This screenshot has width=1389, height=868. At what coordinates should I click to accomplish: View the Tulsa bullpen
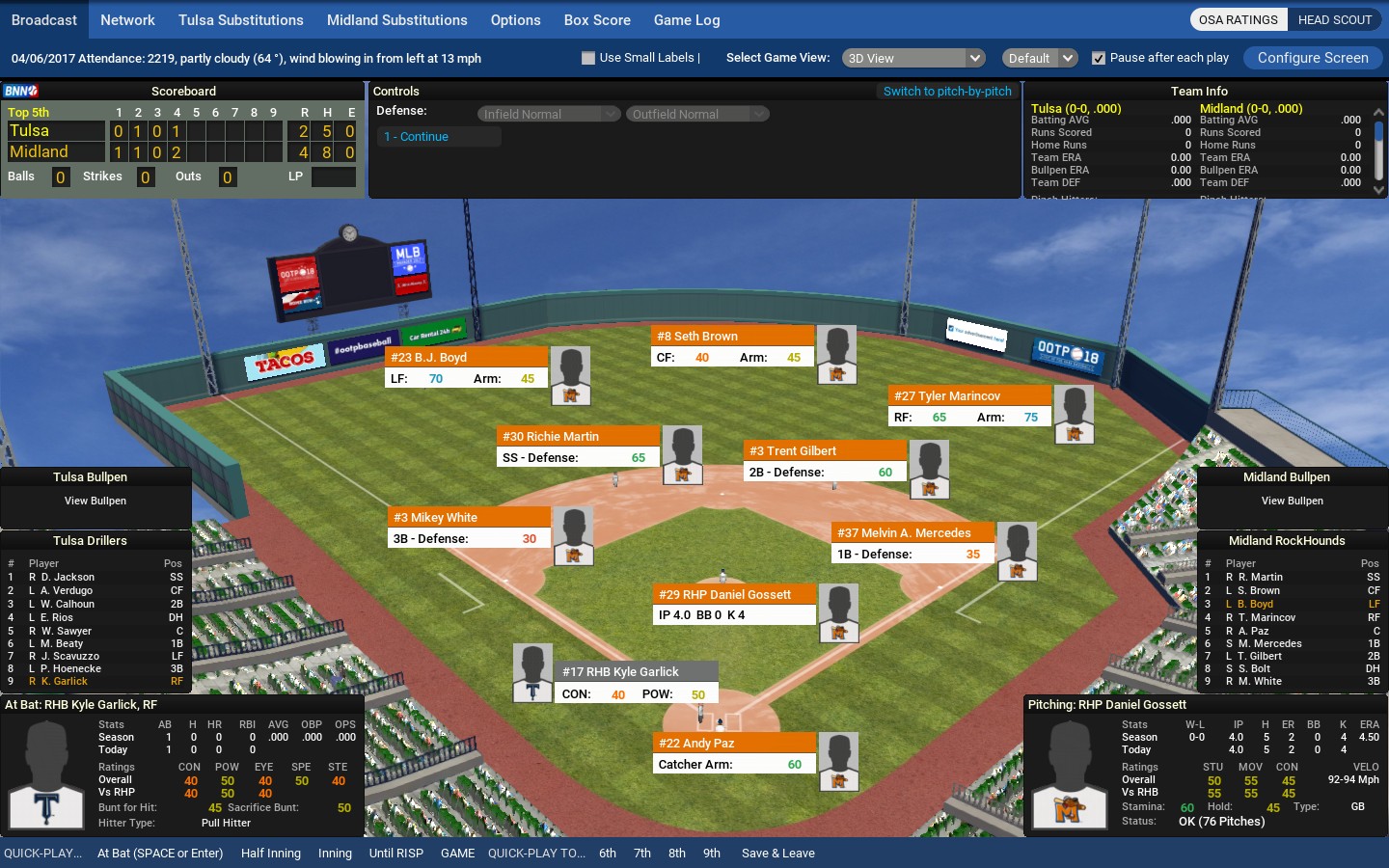pyautogui.click(x=95, y=502)
